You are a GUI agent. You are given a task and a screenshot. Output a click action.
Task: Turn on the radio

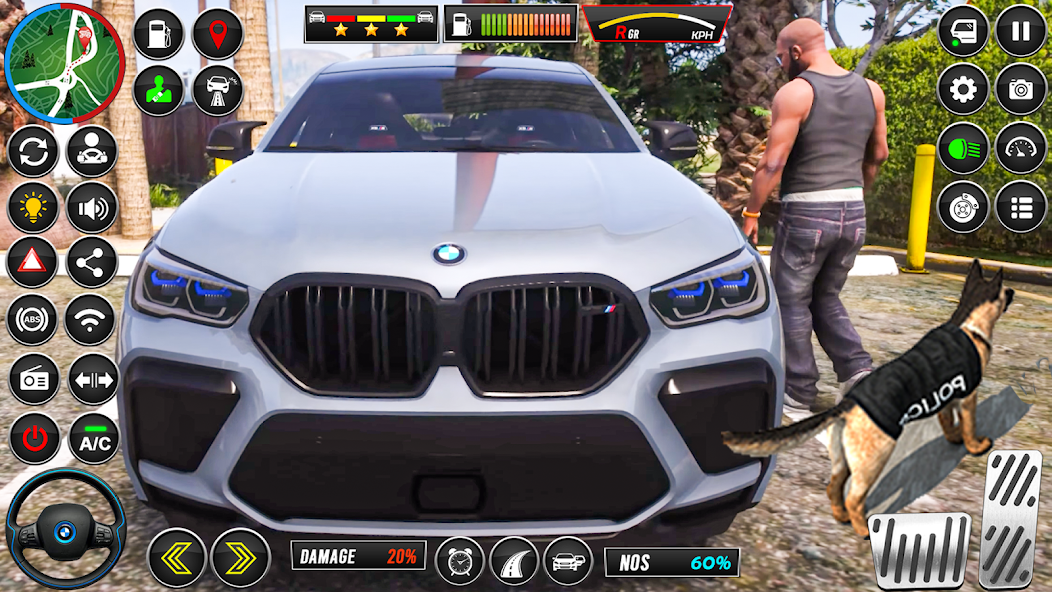pyautogui.click(x=35, y=380)
